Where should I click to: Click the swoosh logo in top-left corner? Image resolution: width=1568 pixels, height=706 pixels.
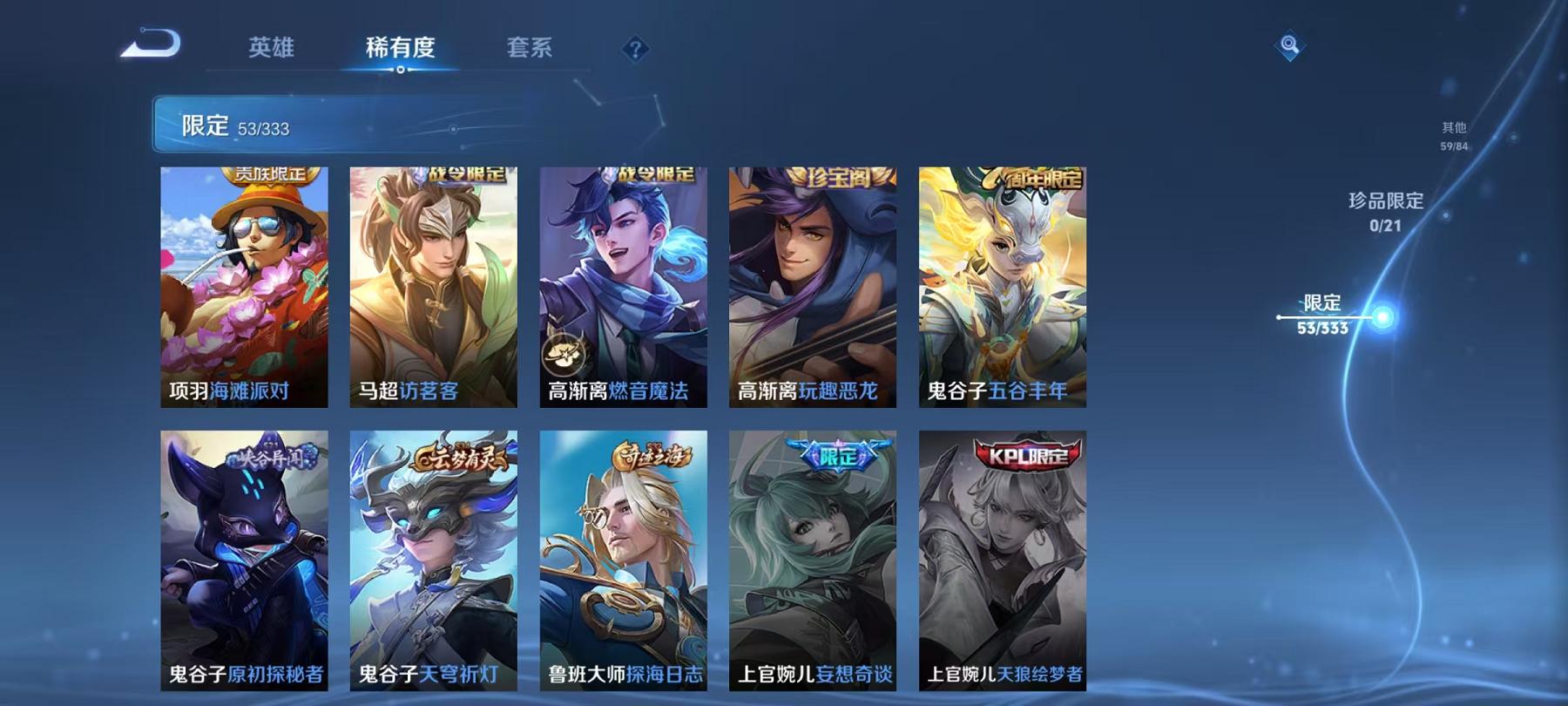[152, 42]
